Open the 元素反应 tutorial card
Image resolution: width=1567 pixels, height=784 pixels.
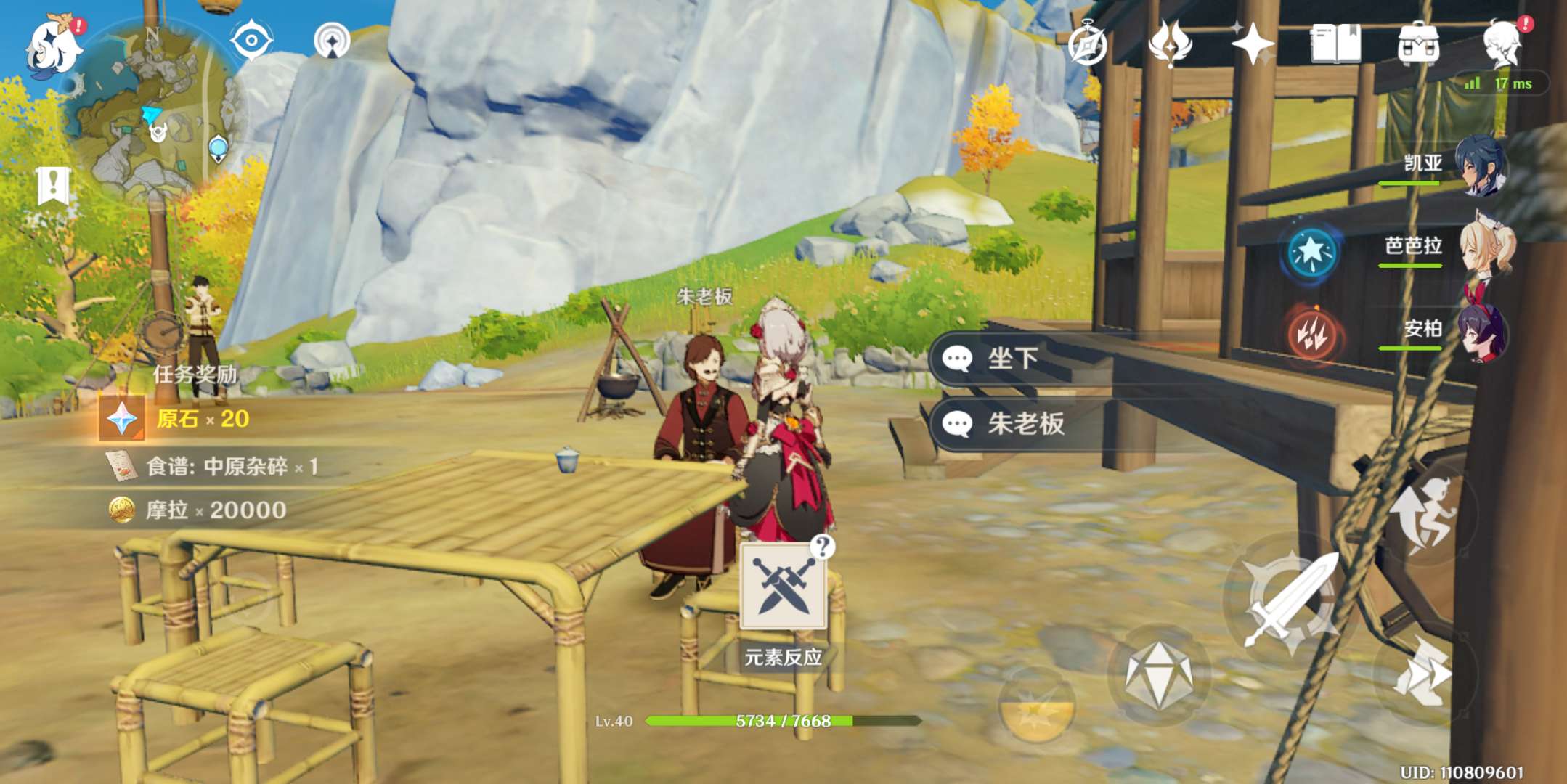coord(783,588)
